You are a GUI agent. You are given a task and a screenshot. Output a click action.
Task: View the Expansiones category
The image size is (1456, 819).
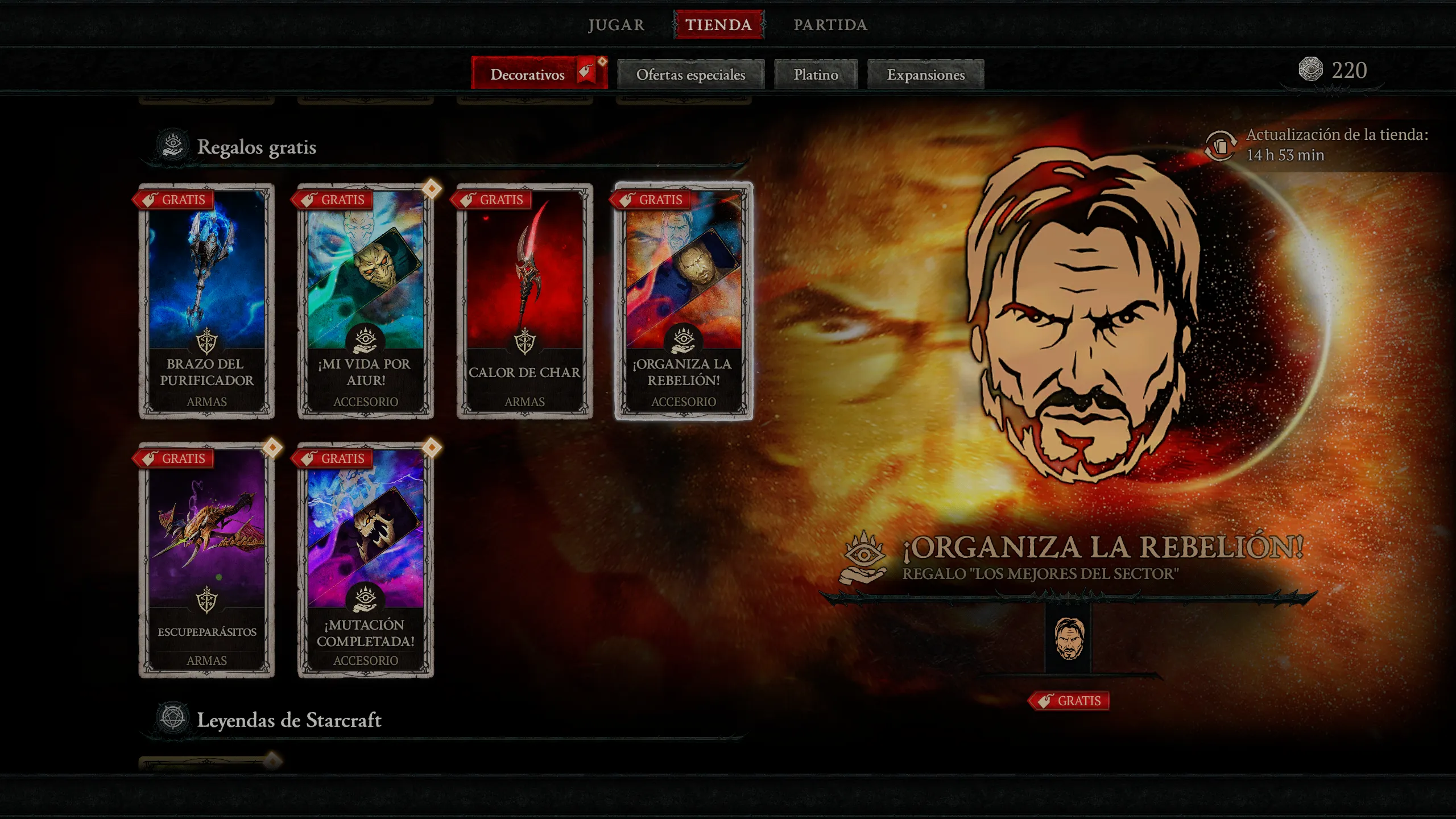click(x=925, y=75)
